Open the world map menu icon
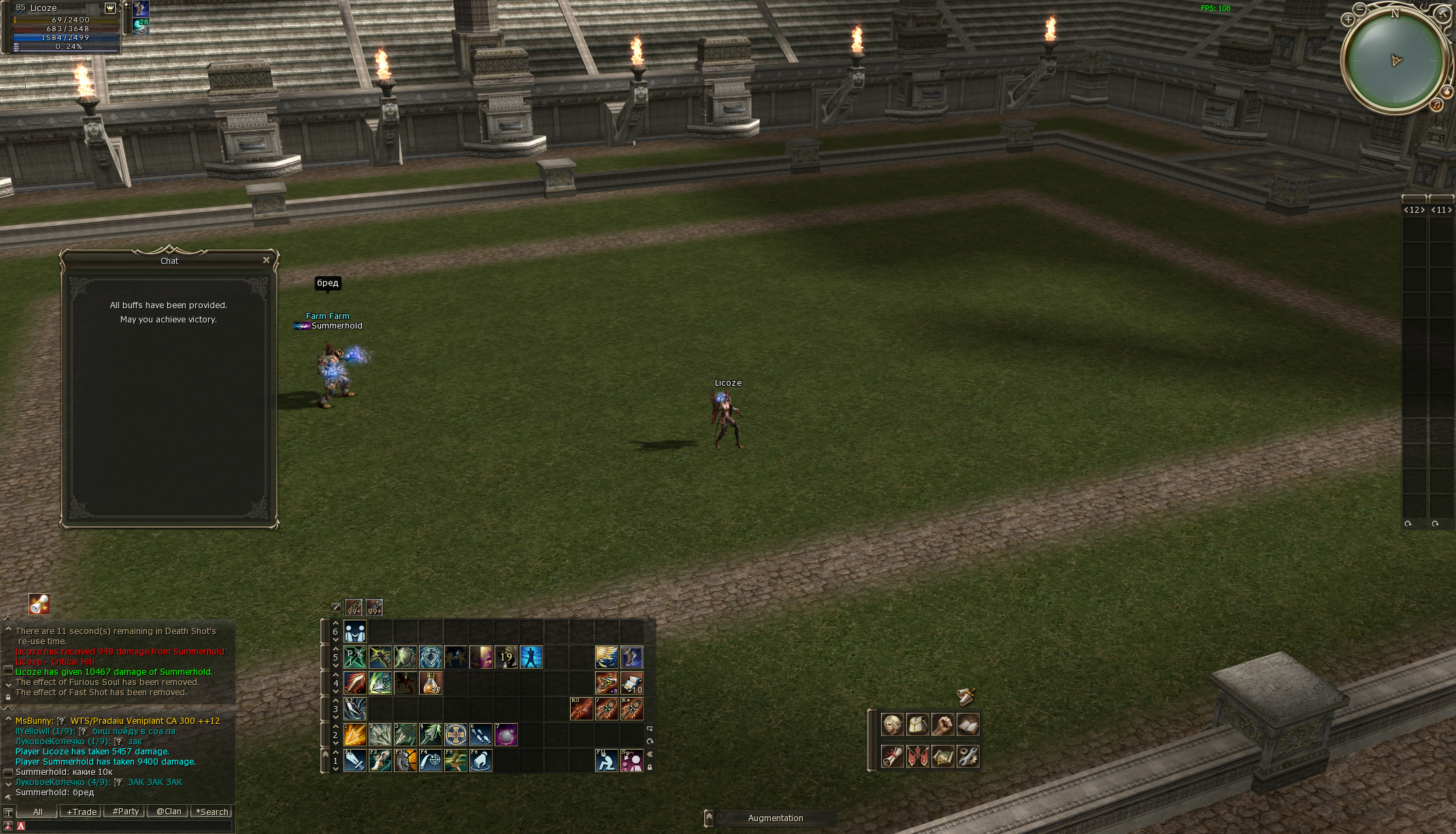 pyautogui.click(x=942, y=756)
